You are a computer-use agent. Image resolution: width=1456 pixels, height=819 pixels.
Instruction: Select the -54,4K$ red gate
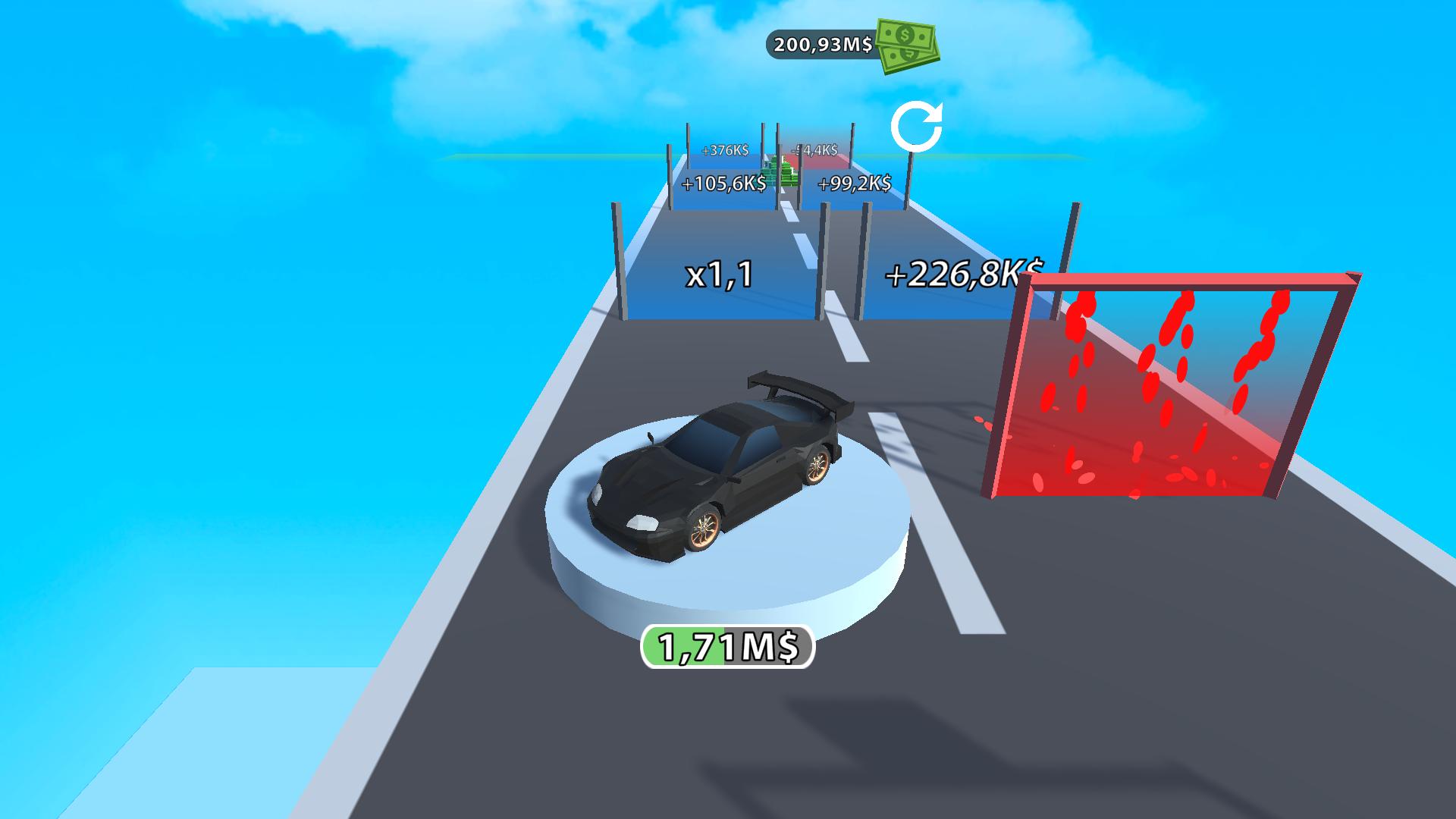[815, 150]
